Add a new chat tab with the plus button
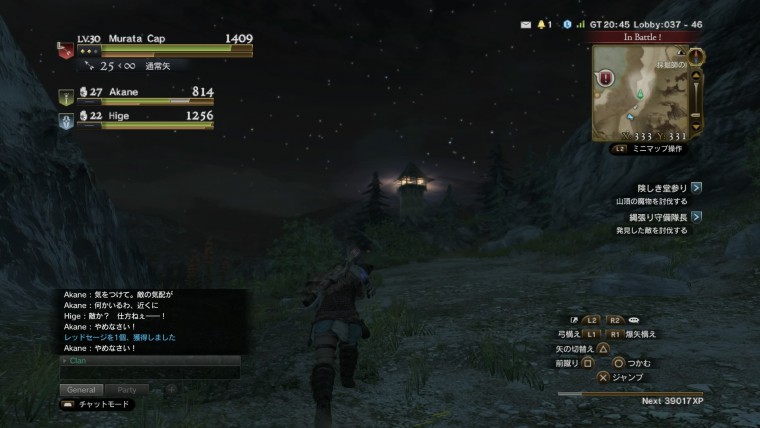760x428 pixels. tap(171, 389)
